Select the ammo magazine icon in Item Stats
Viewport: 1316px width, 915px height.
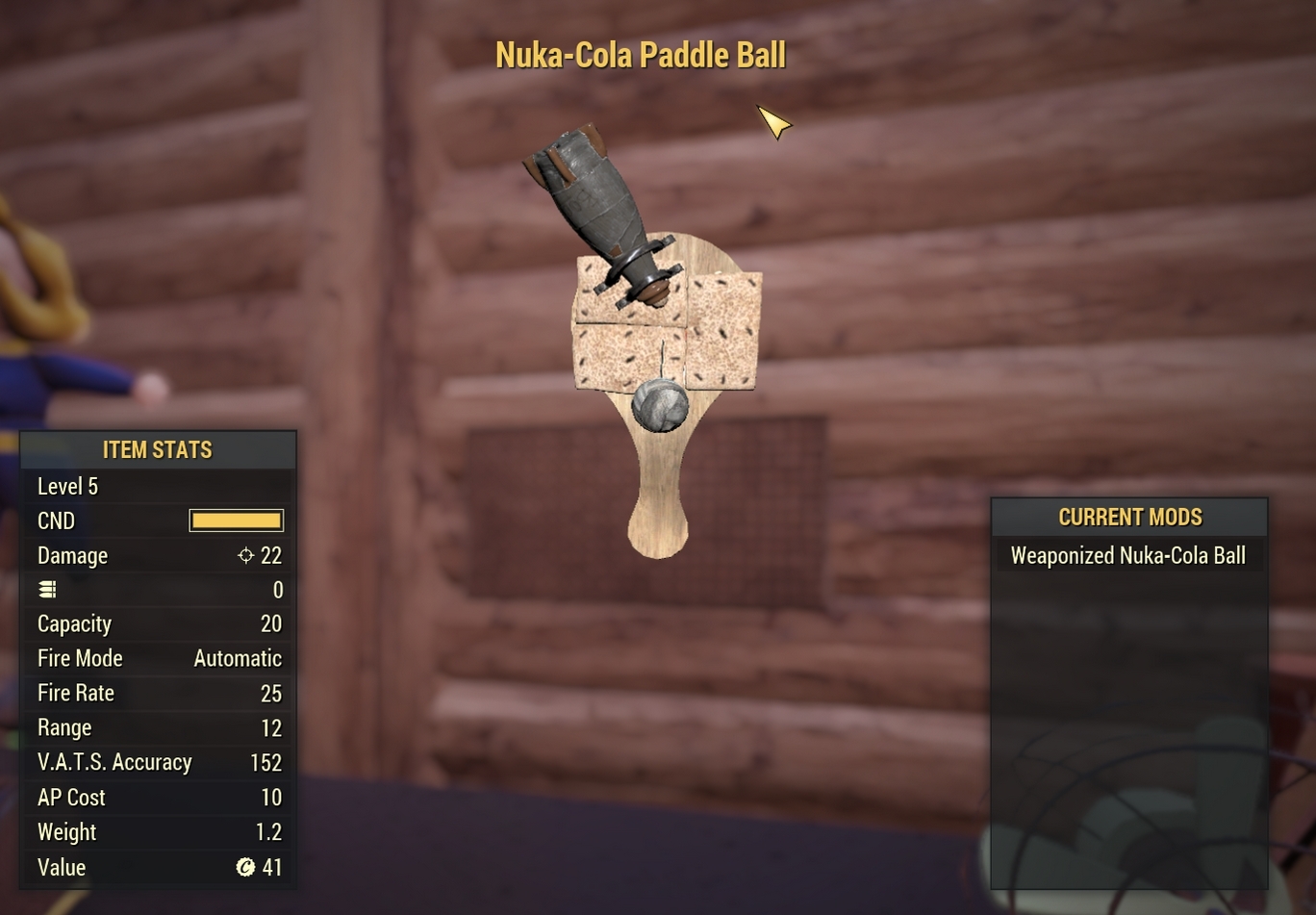point(47,589)
